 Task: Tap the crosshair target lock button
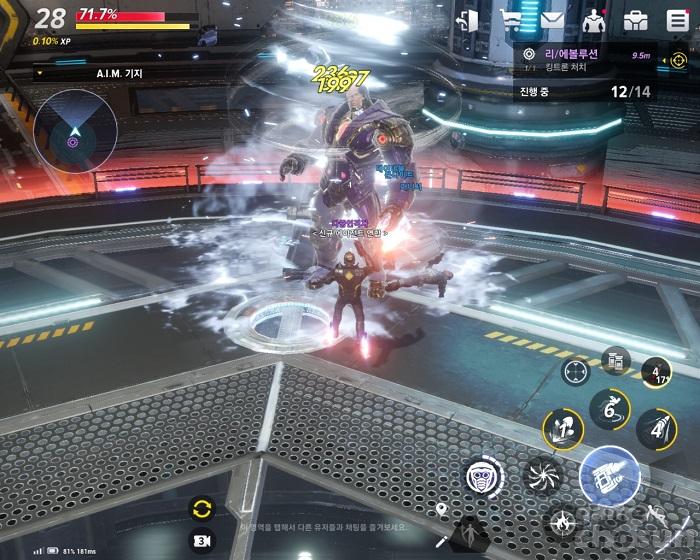[575, 372]
